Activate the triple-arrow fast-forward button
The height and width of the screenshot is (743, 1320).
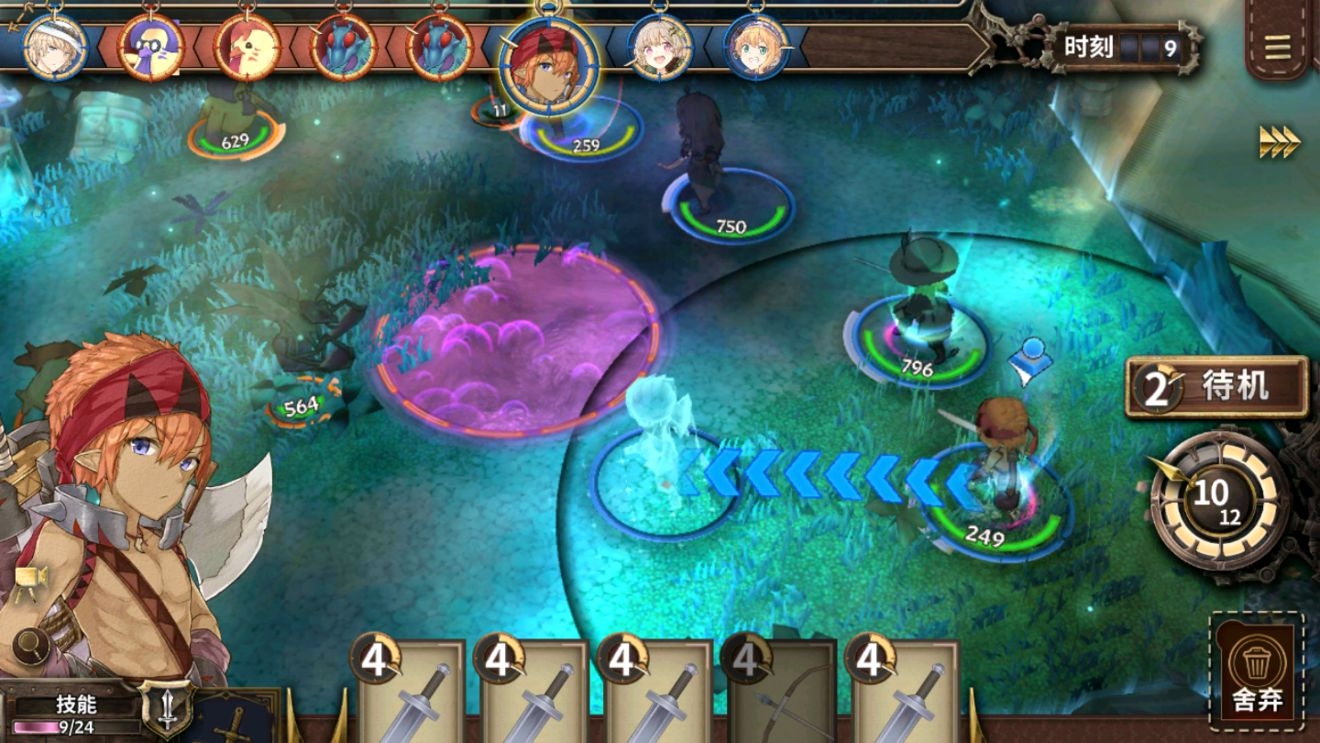1279,142
